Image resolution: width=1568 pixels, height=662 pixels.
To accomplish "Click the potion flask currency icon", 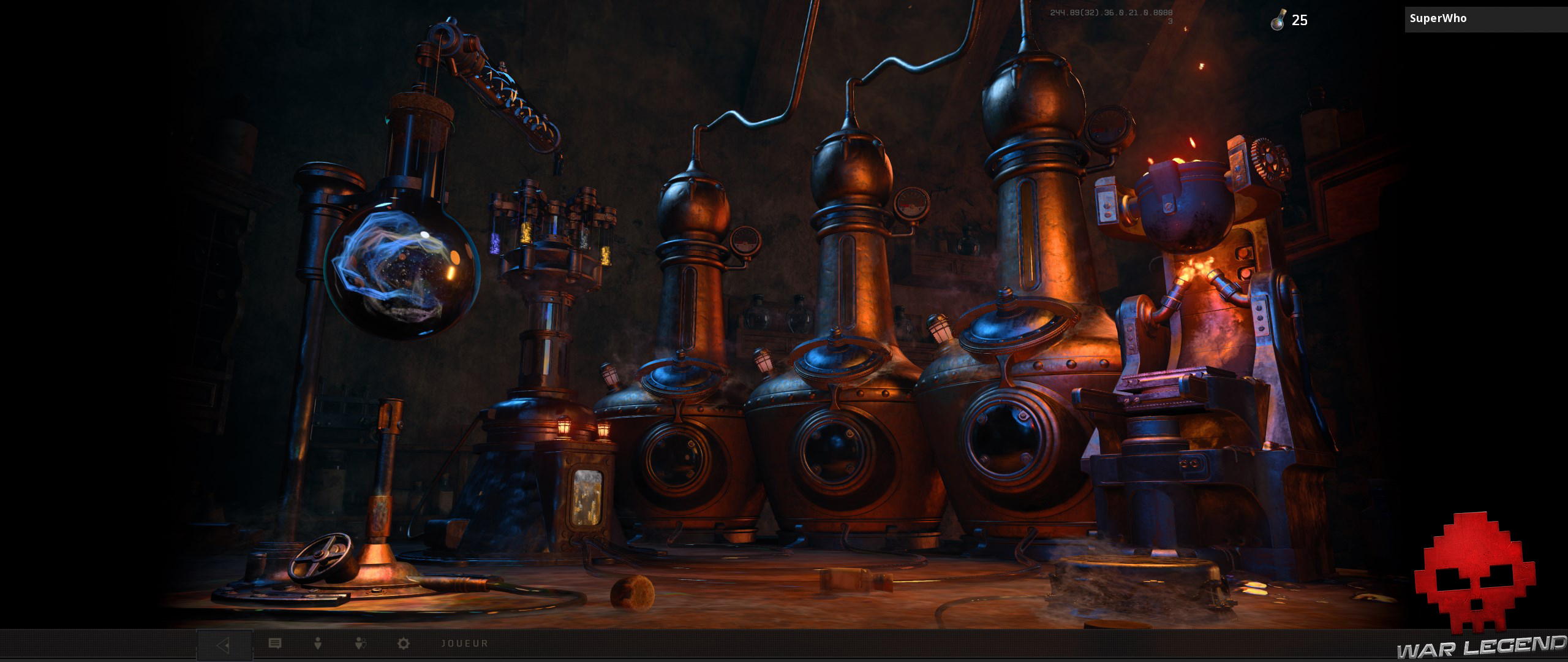I will pyautogui.click(x=1278, y=21).
